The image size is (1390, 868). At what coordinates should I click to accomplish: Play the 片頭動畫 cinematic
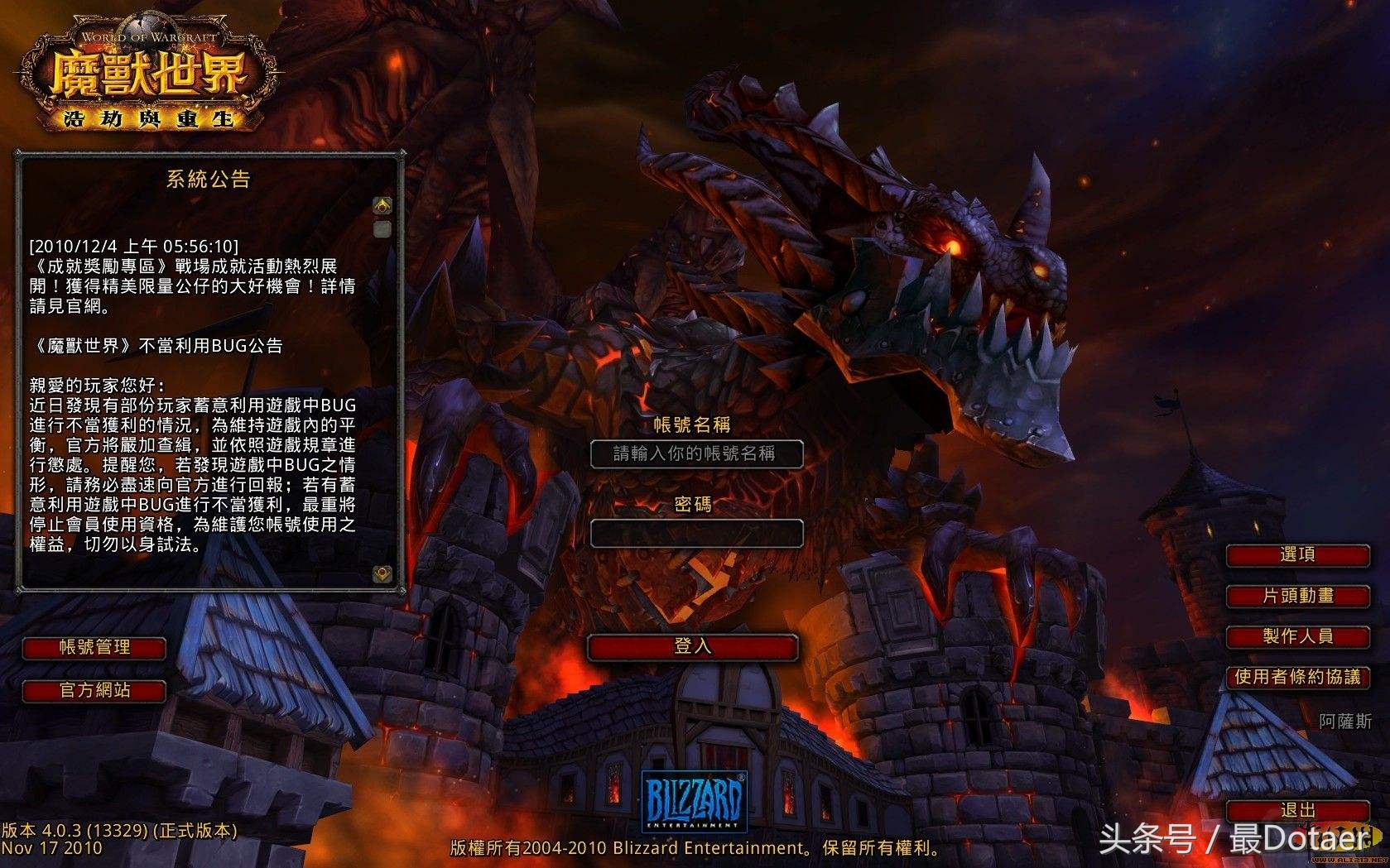tap(1297, 597)
